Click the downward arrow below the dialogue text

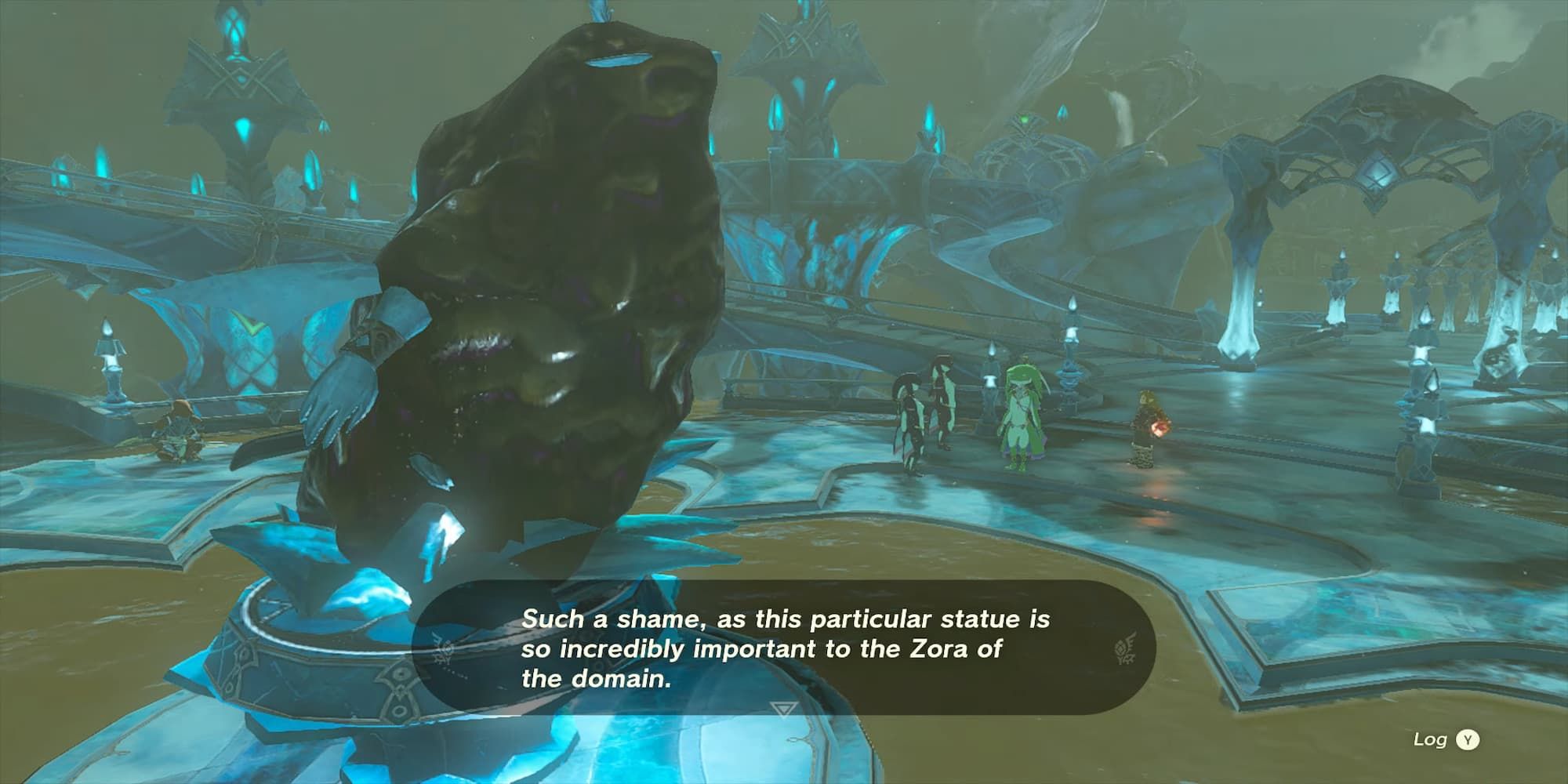click(783, 710)
